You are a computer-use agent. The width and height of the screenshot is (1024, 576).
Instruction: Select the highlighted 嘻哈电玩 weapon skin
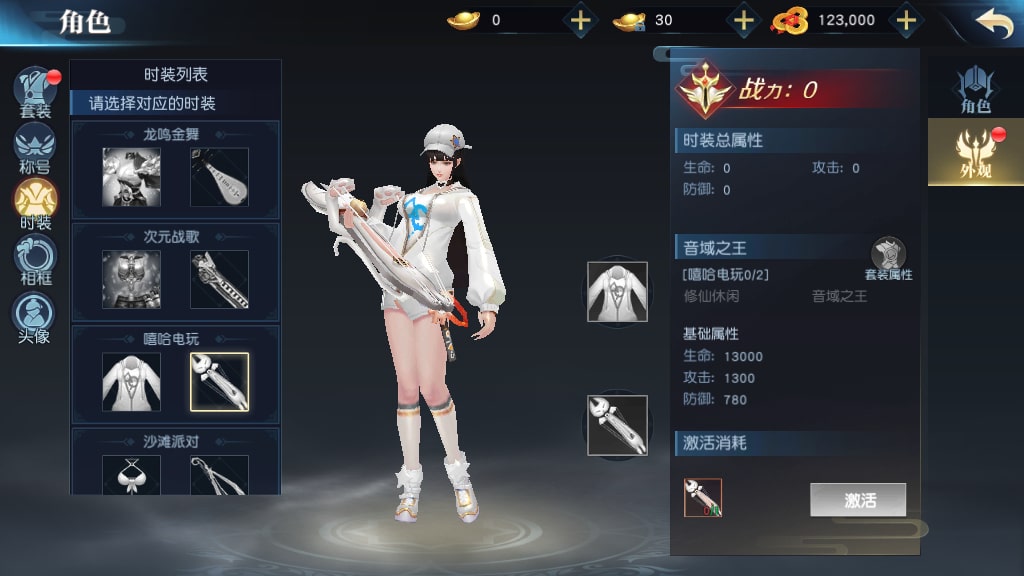click(219, 381)
